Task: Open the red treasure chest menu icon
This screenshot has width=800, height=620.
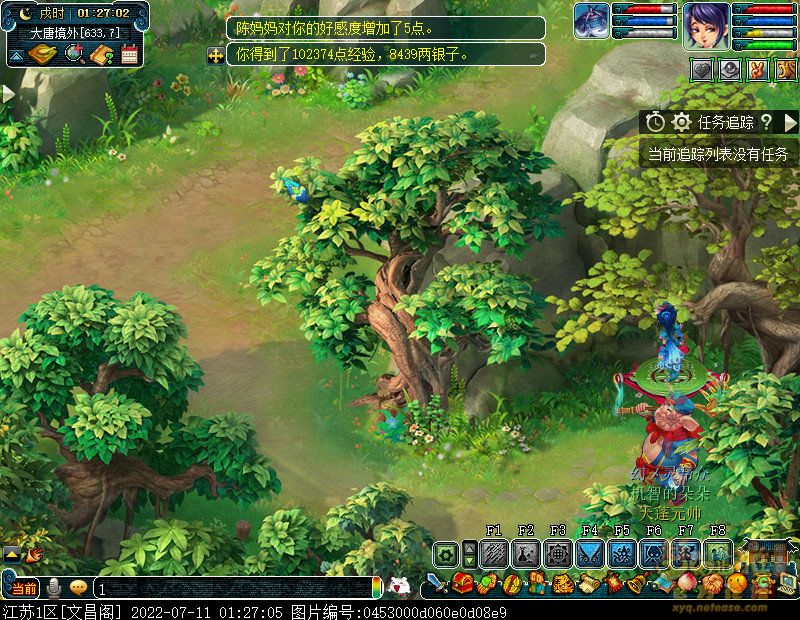Action: pos(461,583)
